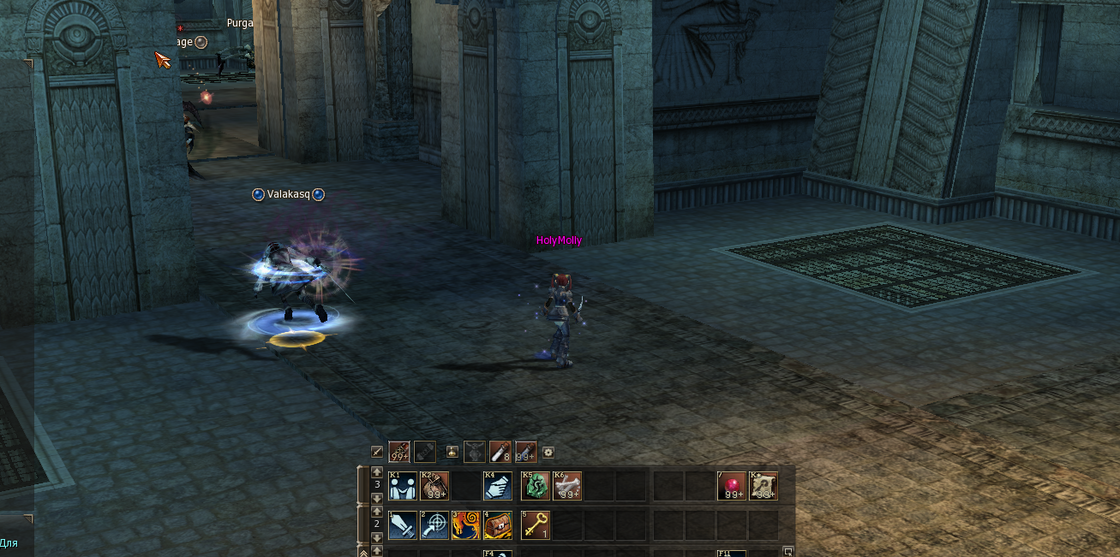Use the blue-capped vial with 99+ count
The image size is (1120, 557).
[x=525, y=452]
